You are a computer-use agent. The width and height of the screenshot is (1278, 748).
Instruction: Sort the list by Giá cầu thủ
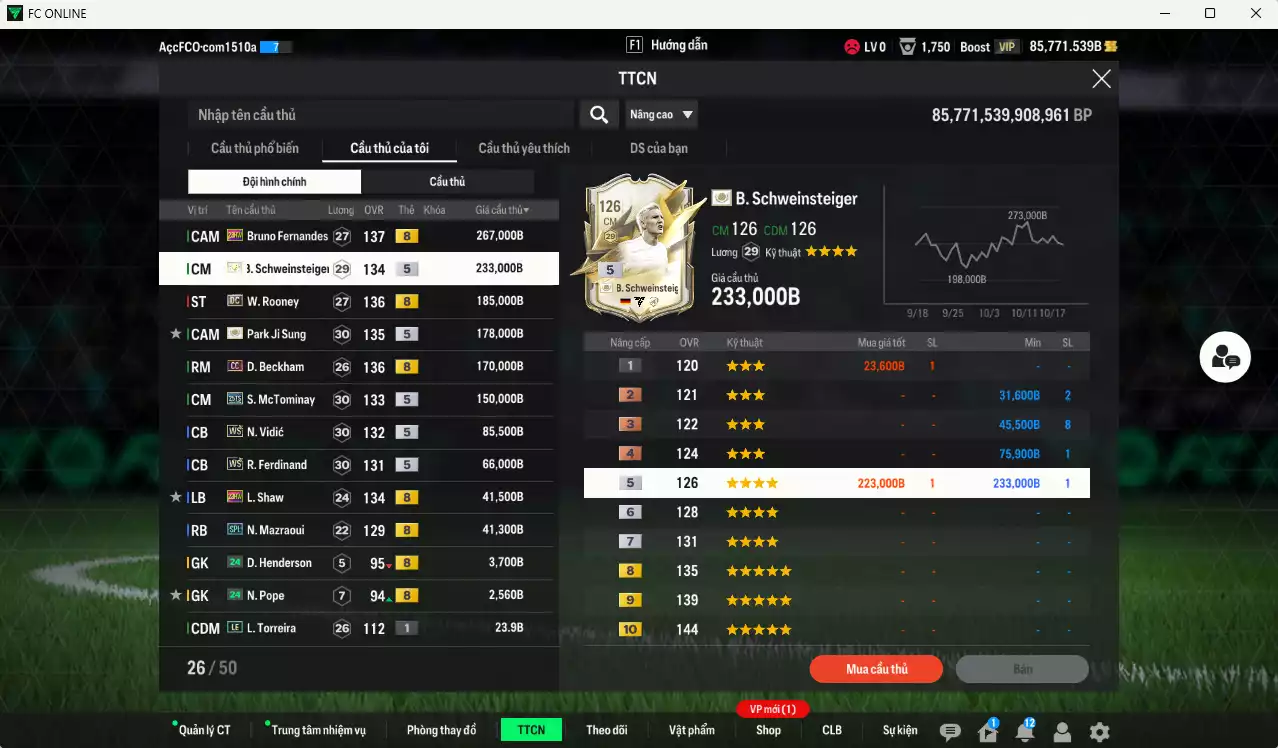pos(502,210)
